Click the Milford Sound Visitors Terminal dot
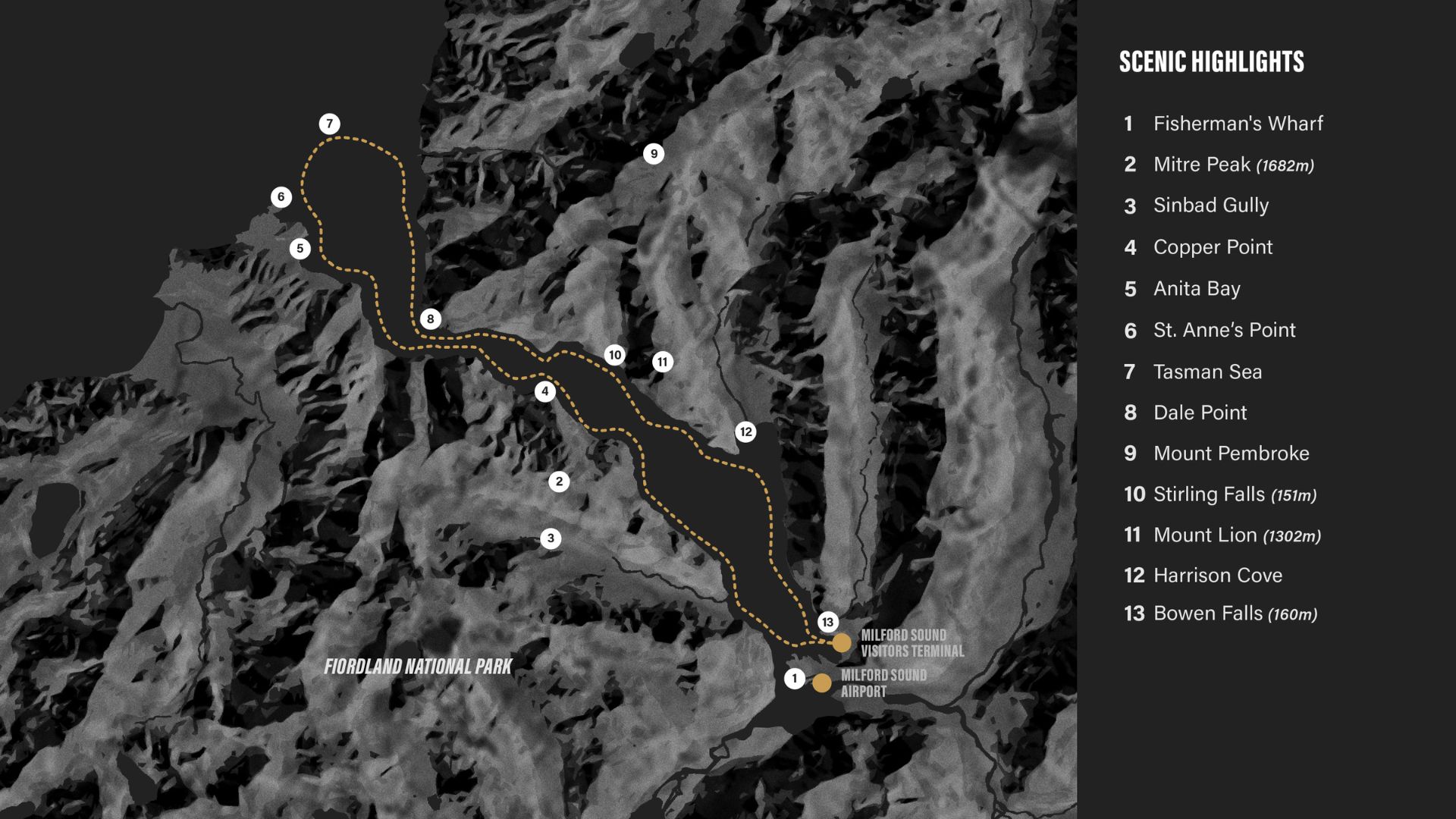This screenshot has height=819, width=1456. point(842,643)
